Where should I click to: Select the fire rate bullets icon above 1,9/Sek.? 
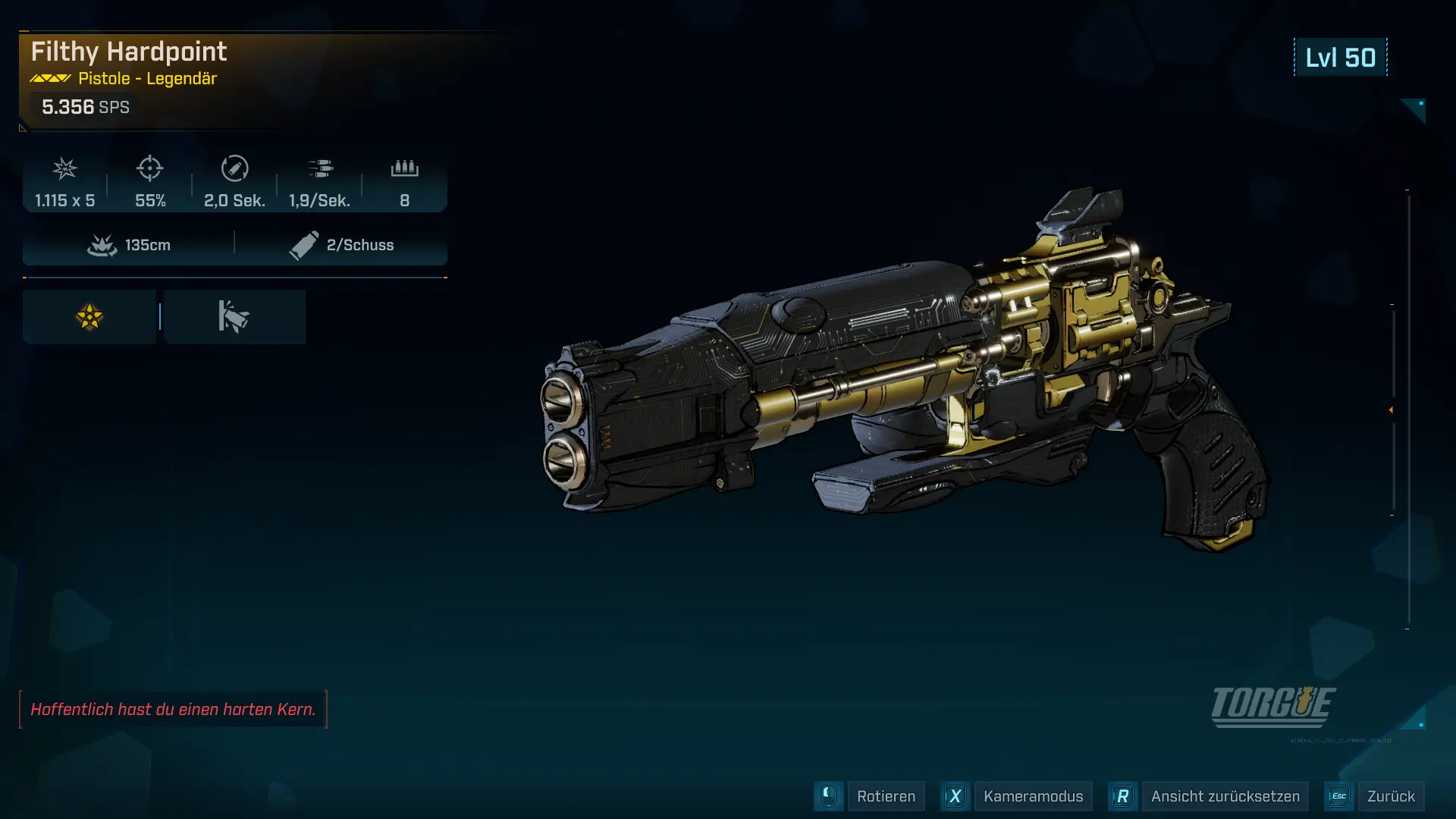point(322,169)
